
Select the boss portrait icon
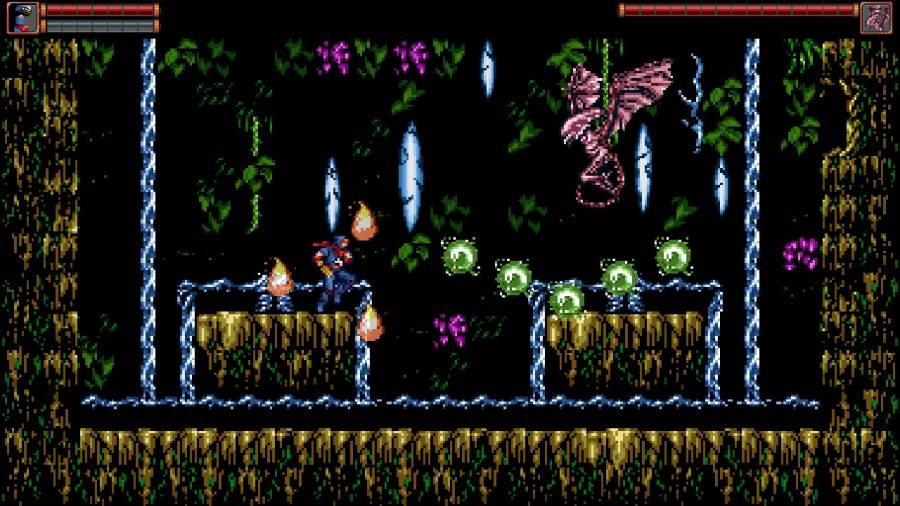coord(875,17)
